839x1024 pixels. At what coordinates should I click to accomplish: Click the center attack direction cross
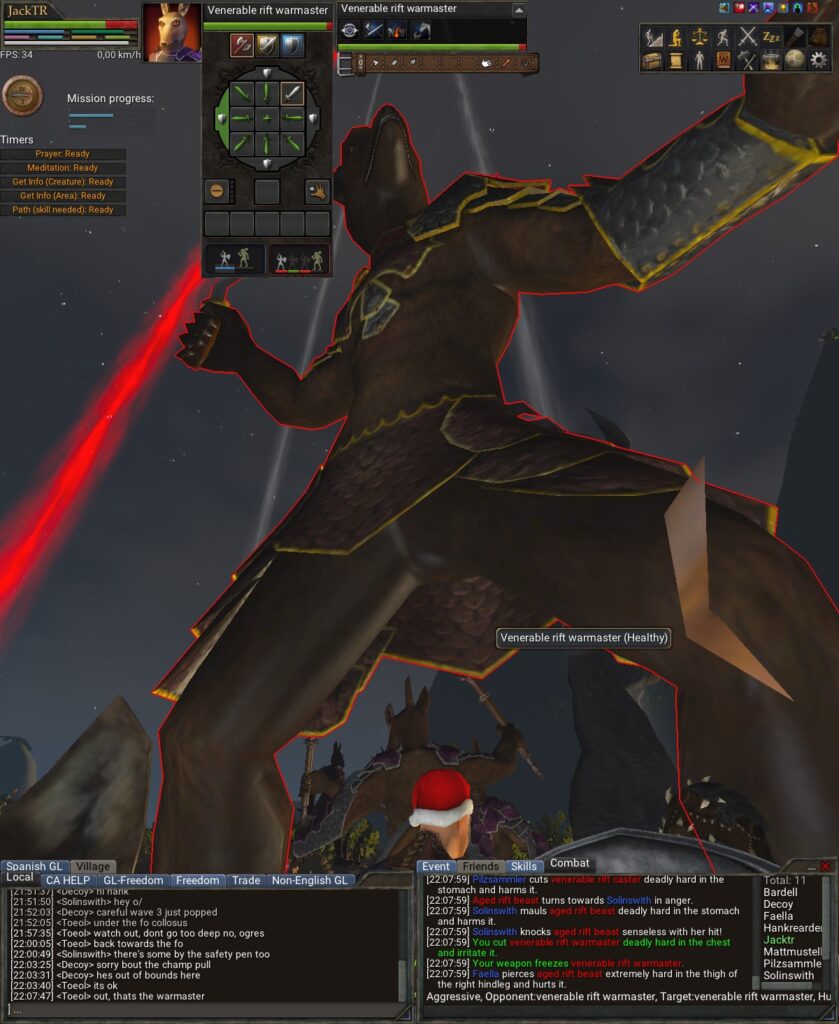point(267,119)
